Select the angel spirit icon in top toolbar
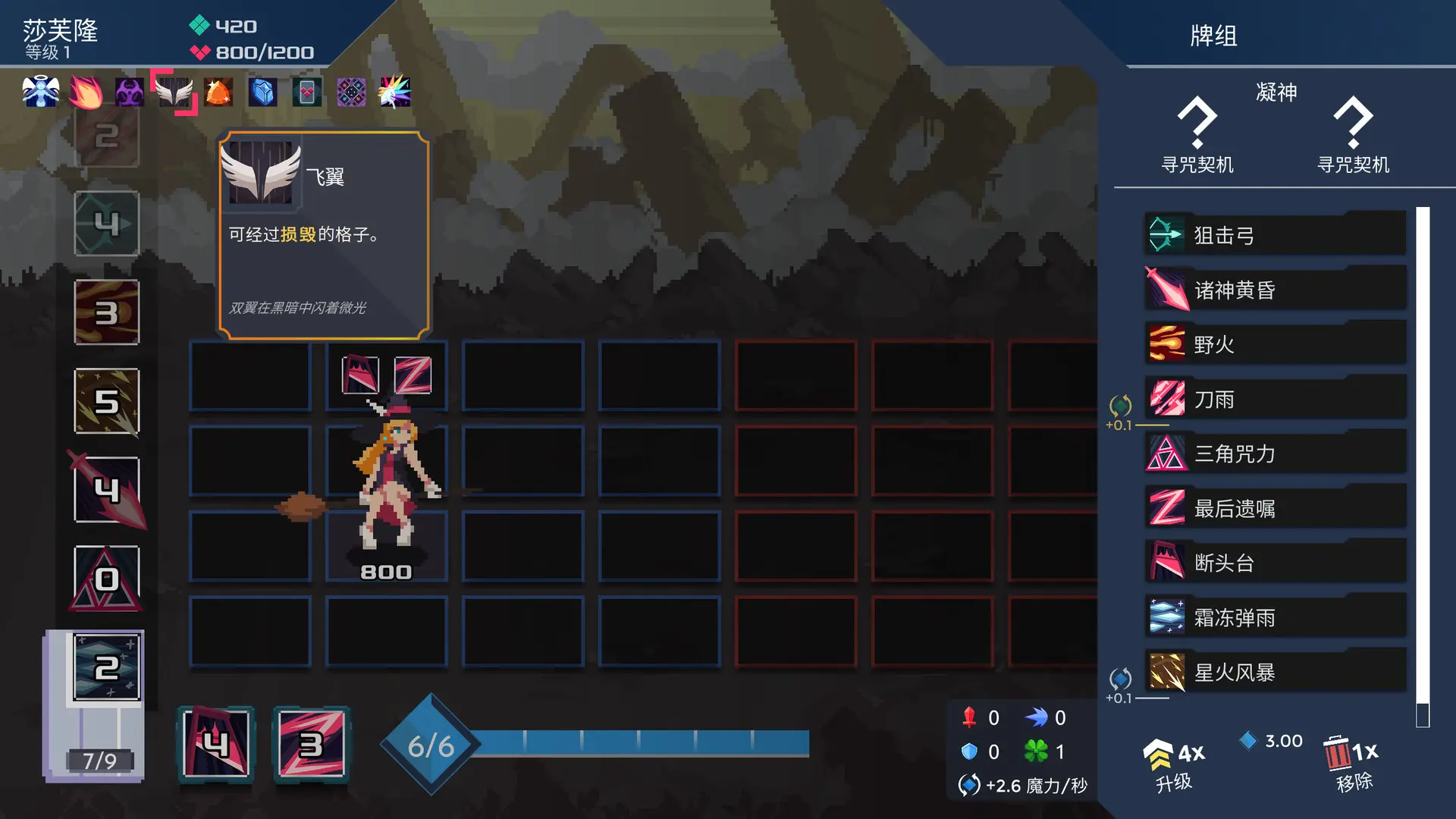 click(x=42, y=91)
